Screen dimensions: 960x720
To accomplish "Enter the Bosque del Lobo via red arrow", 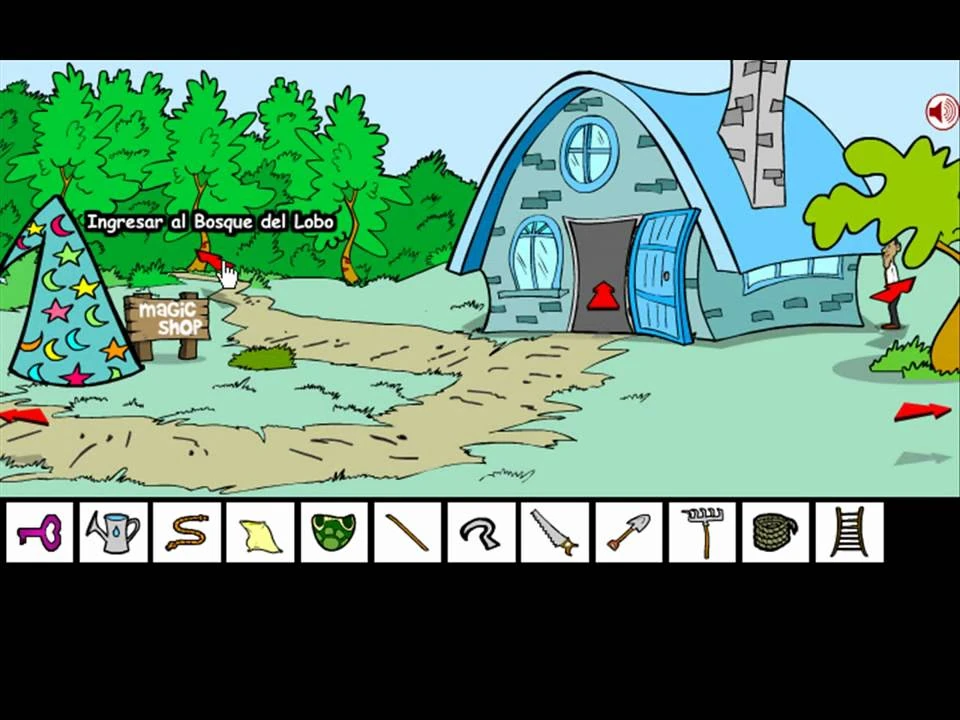I will [208, 258].
